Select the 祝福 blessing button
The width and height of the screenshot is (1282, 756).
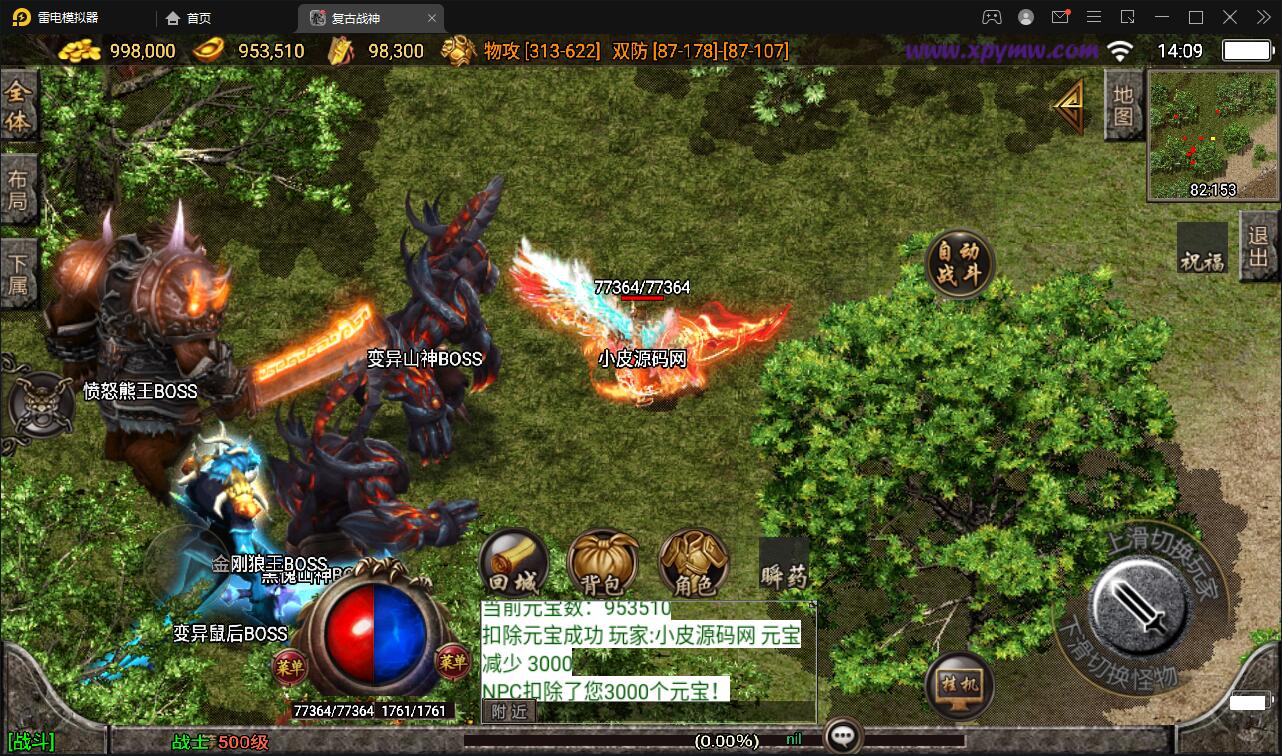tap(1201, 249)
